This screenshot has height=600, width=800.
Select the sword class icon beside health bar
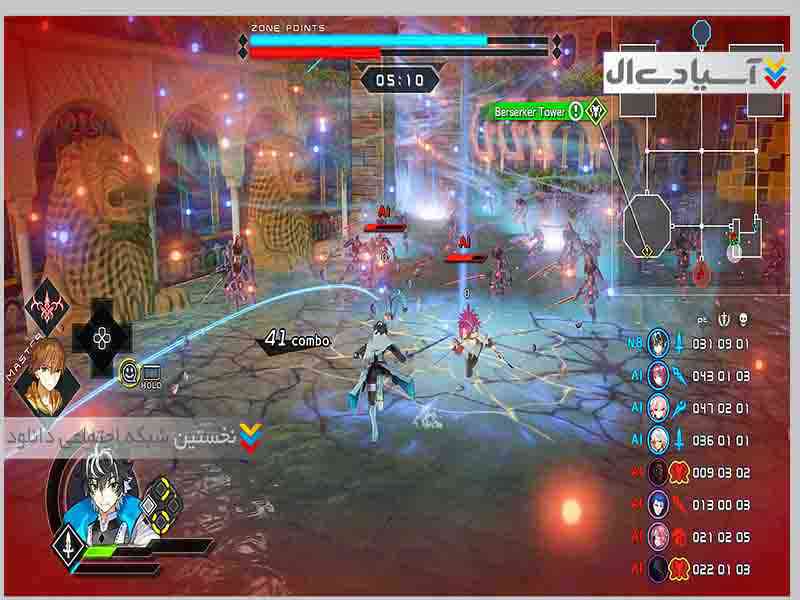coord(67,548)
